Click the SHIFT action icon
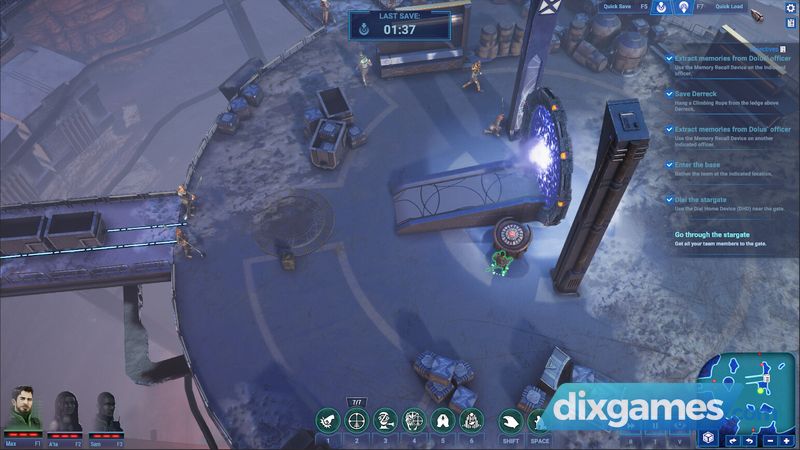 pos(511,421)
